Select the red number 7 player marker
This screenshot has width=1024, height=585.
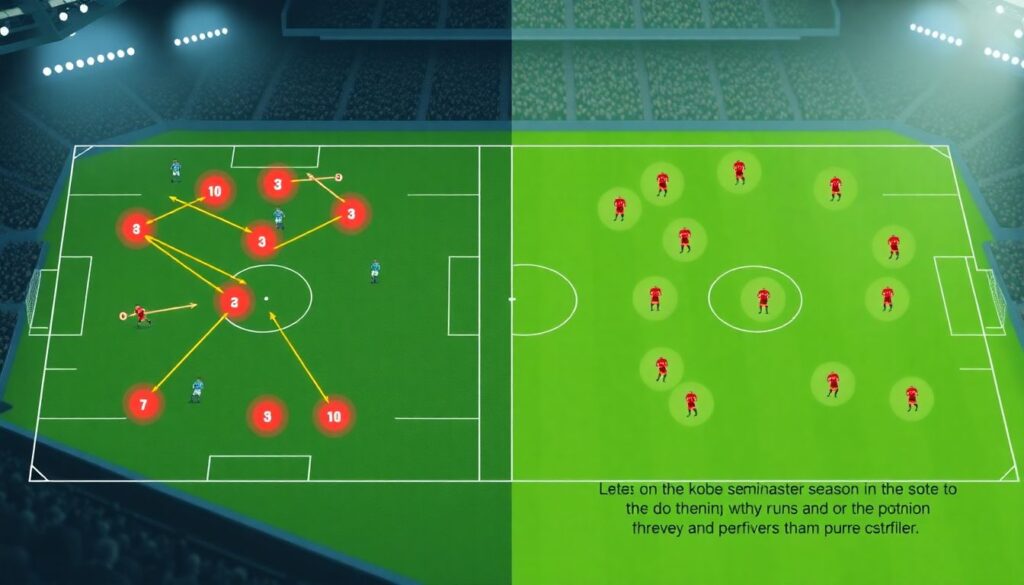coord(143,405)
